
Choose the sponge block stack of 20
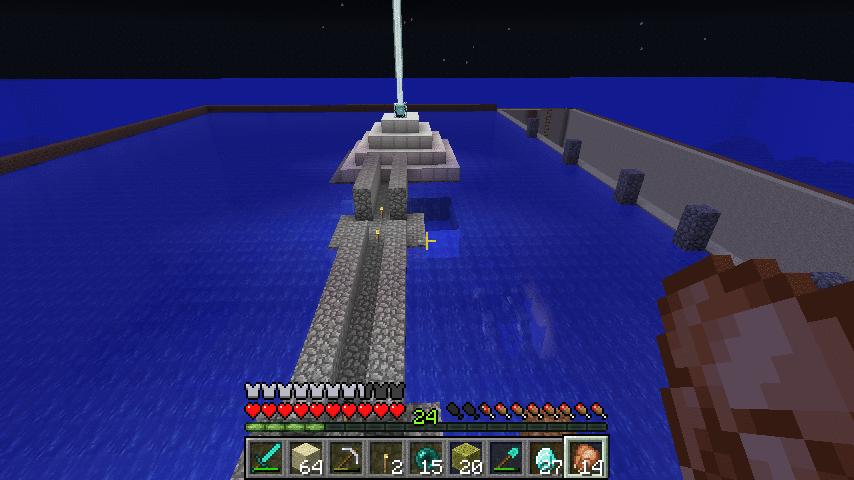[467, 458]
